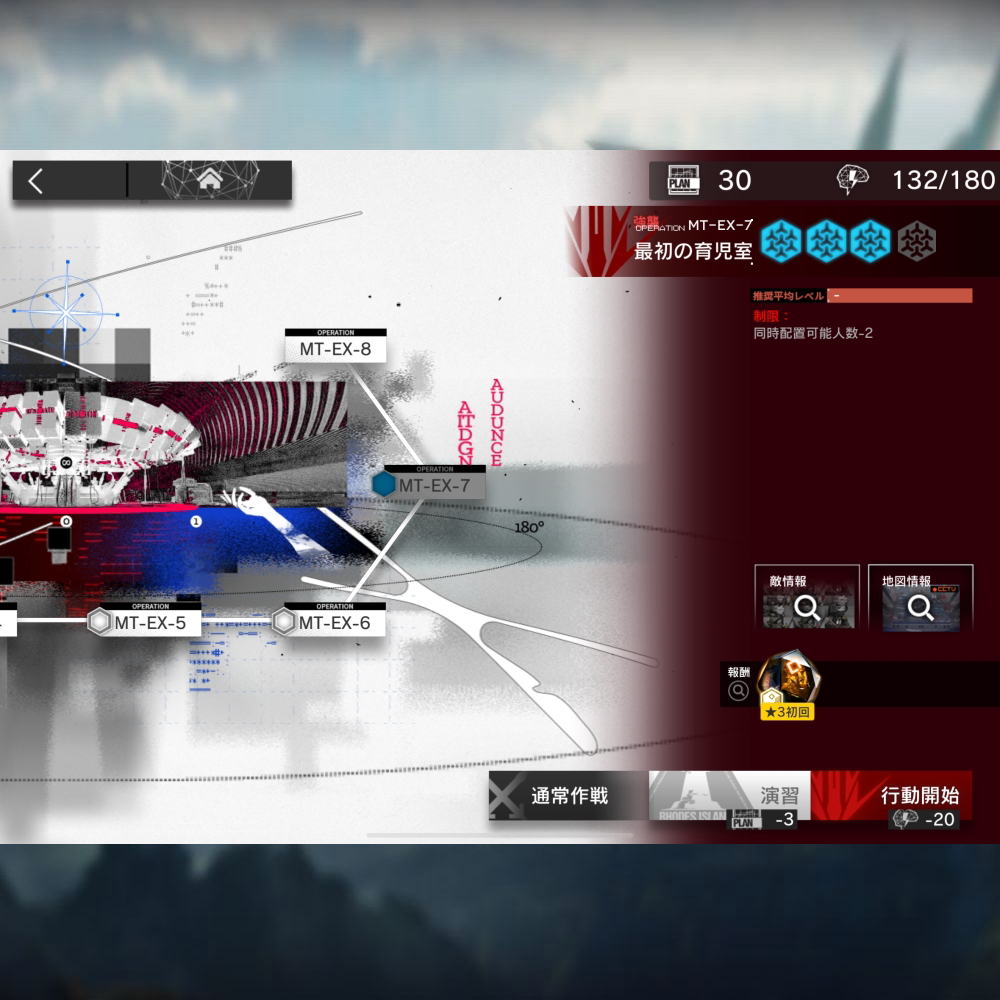Image resolution: width=1000 pixels, height=1000 pixels.
Task: Select operation MT-EX-8
Action: tap(335, 348)
